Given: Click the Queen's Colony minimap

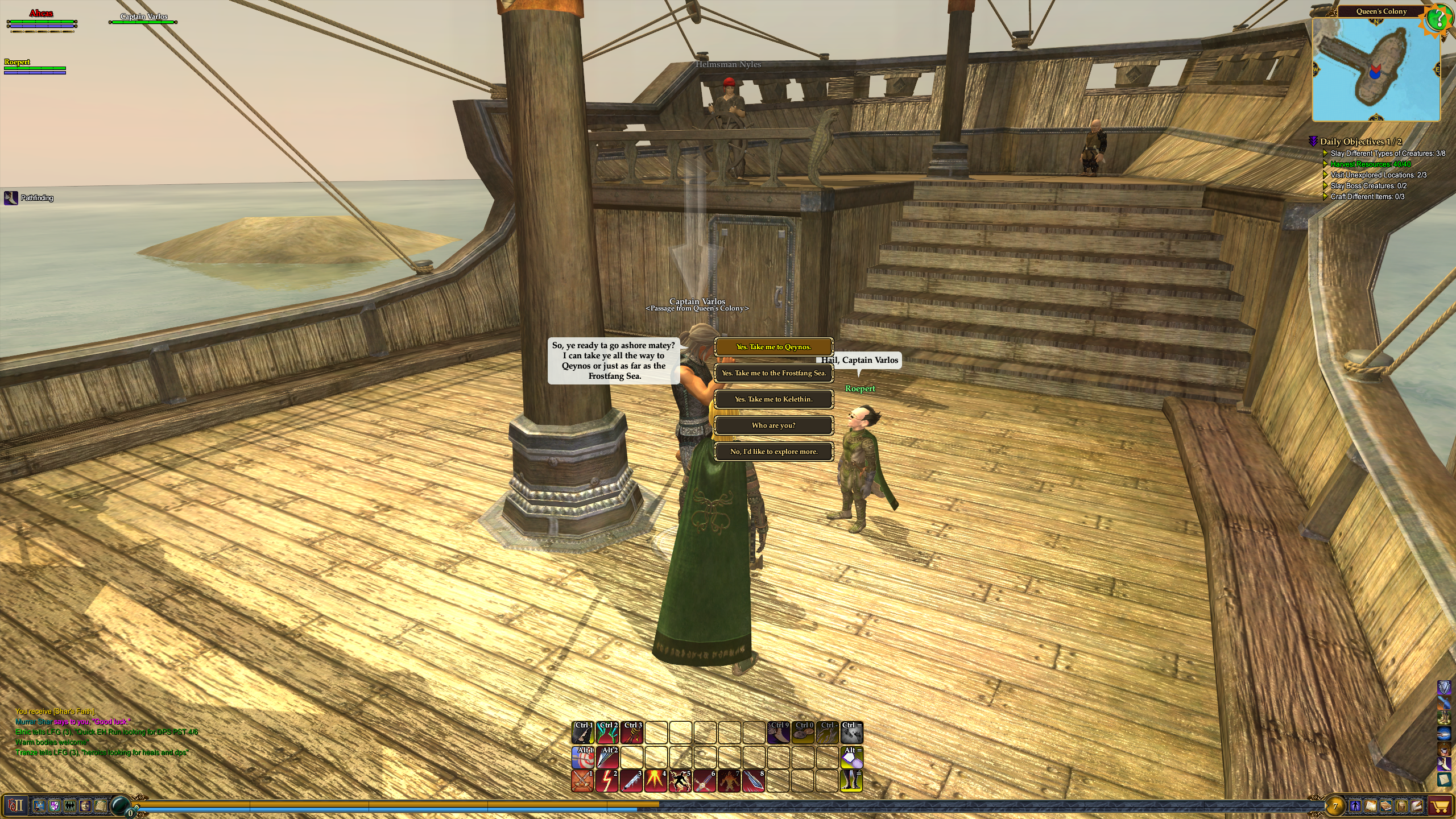Looking at the screenshot, I should tap(1375, 69).
